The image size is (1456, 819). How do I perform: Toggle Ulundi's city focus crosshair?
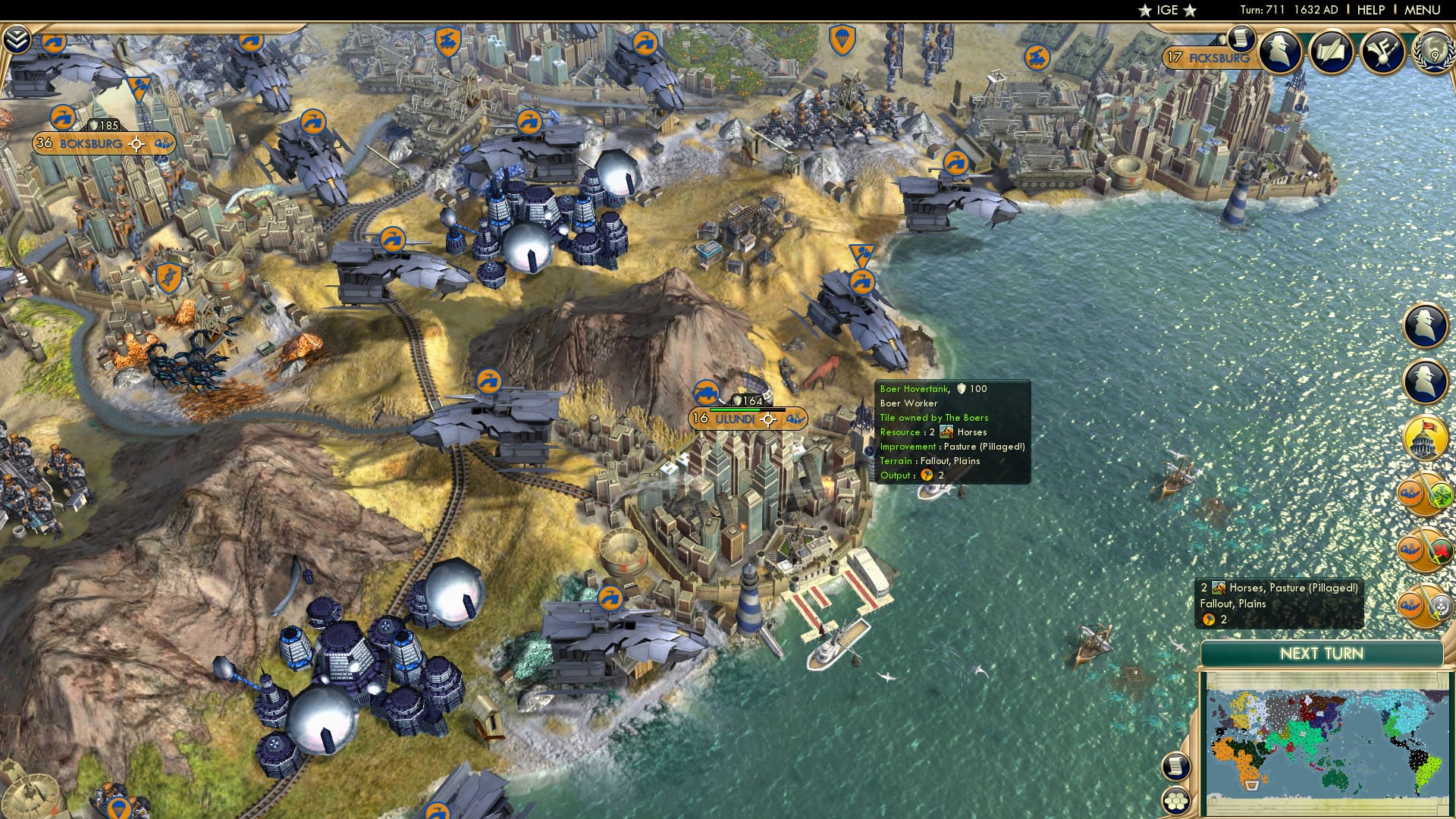(768, 419)
